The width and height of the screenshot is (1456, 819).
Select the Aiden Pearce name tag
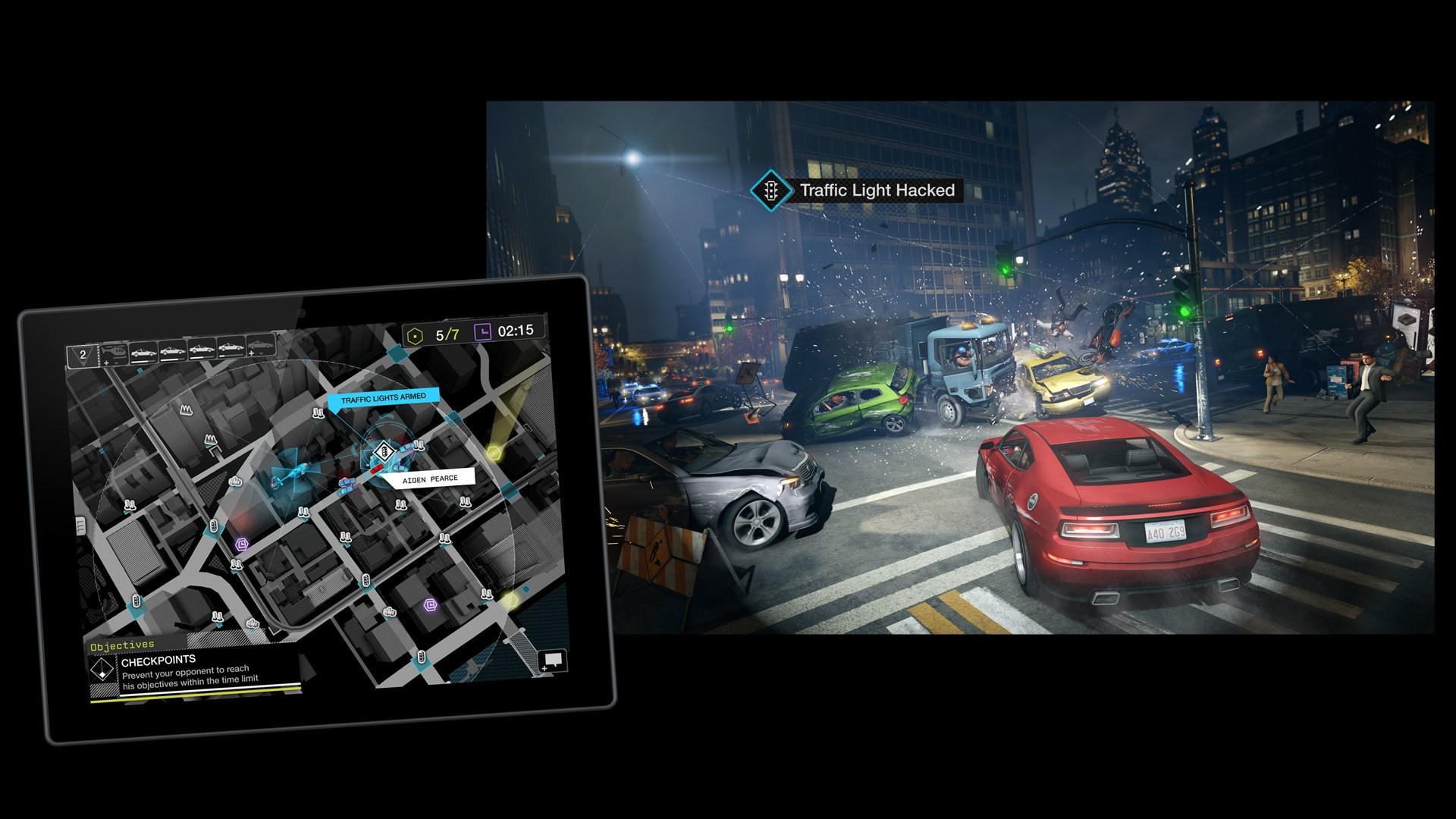point(430,478)
